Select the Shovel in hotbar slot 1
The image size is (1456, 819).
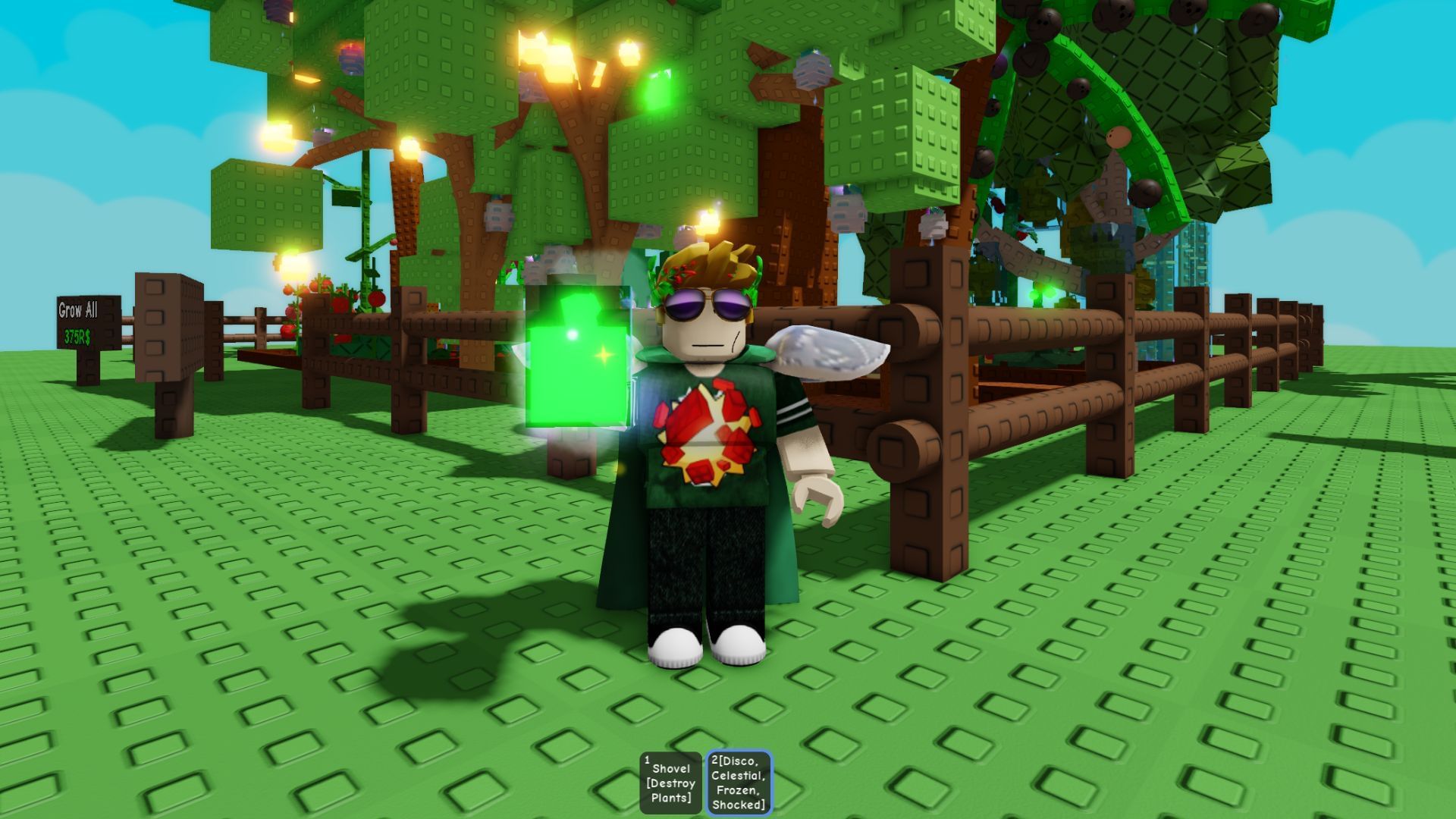pos(670,781)
